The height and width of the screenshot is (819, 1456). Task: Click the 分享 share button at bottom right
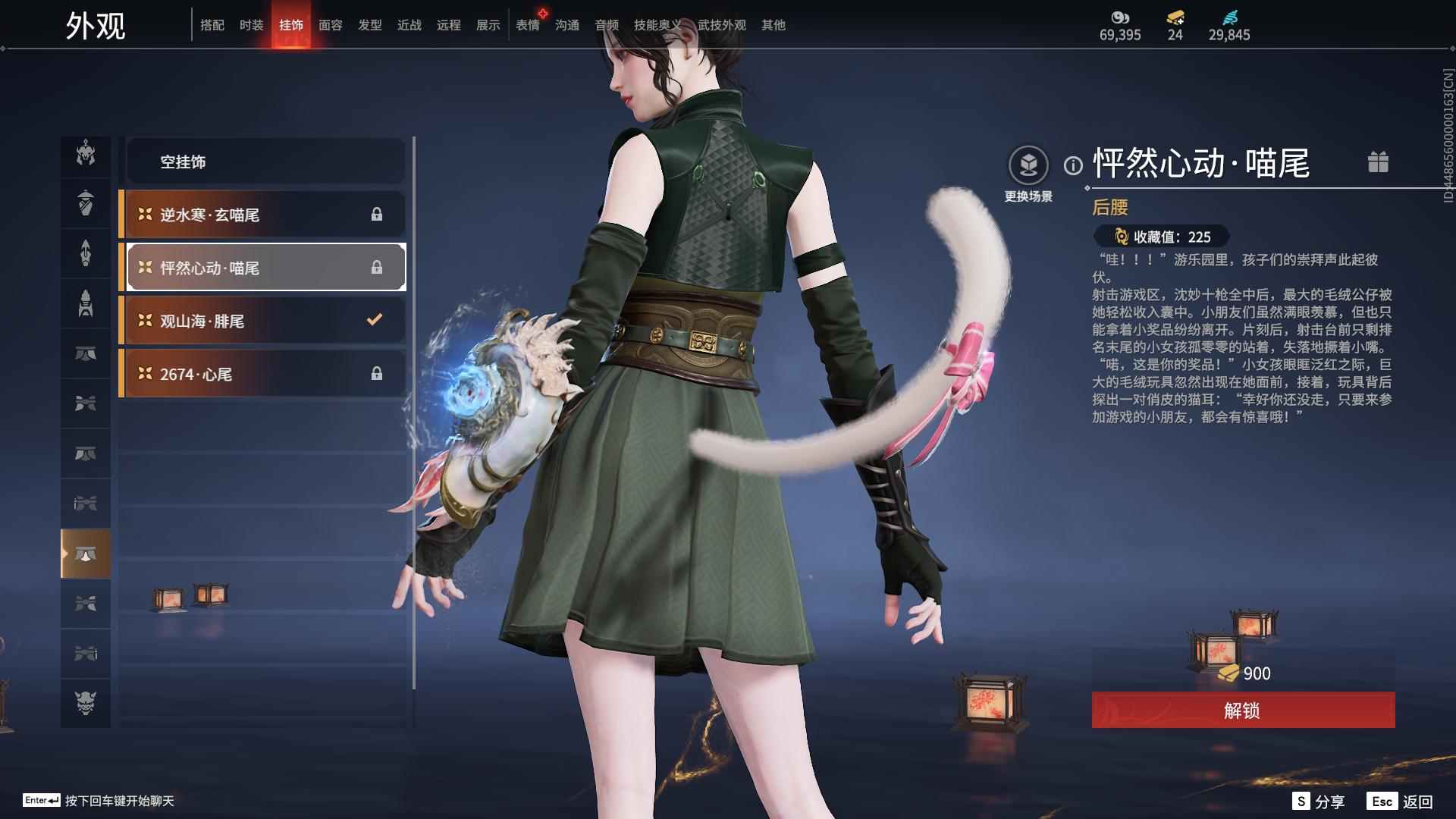point(1321,800)
